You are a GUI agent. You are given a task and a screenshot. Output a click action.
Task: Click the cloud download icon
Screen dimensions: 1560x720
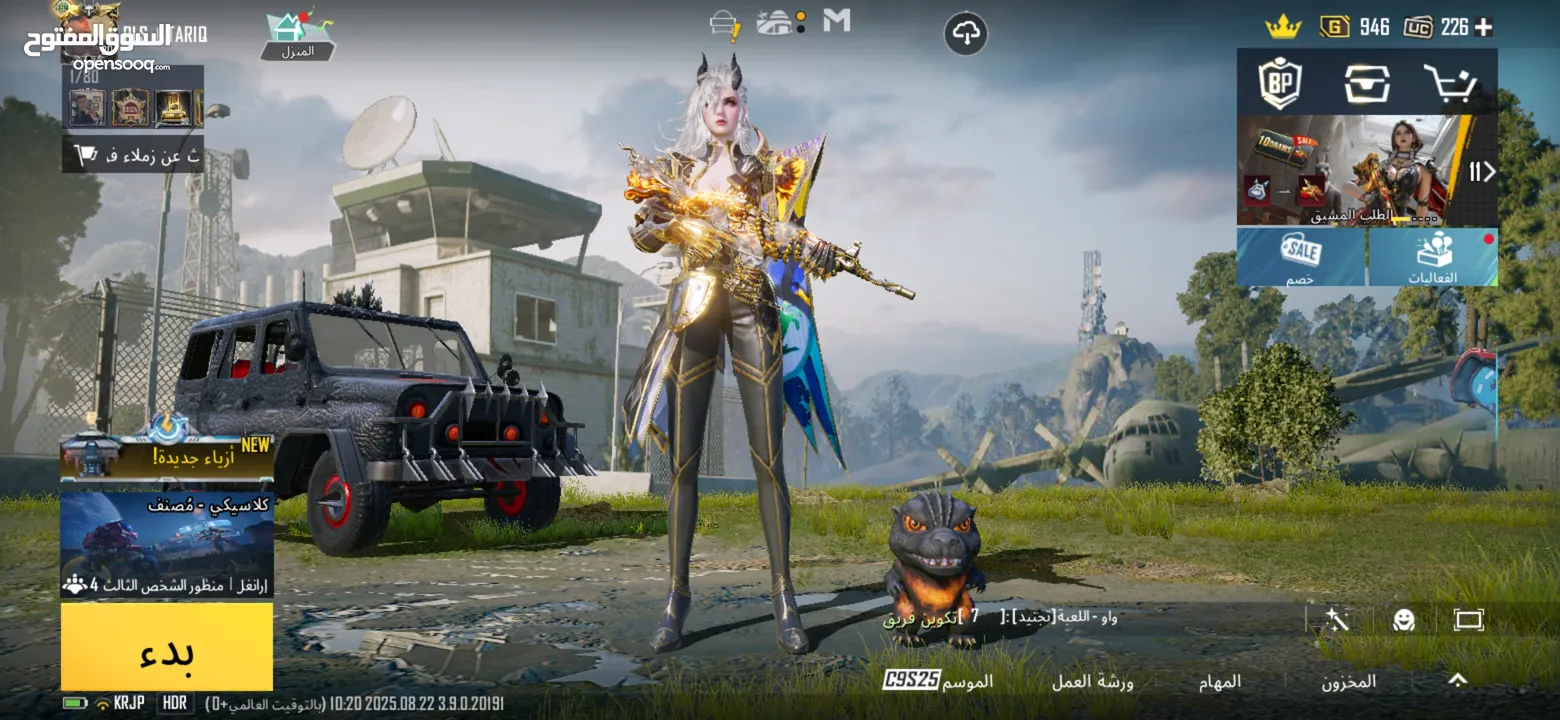pyautogui.click(x=965, y=34)
